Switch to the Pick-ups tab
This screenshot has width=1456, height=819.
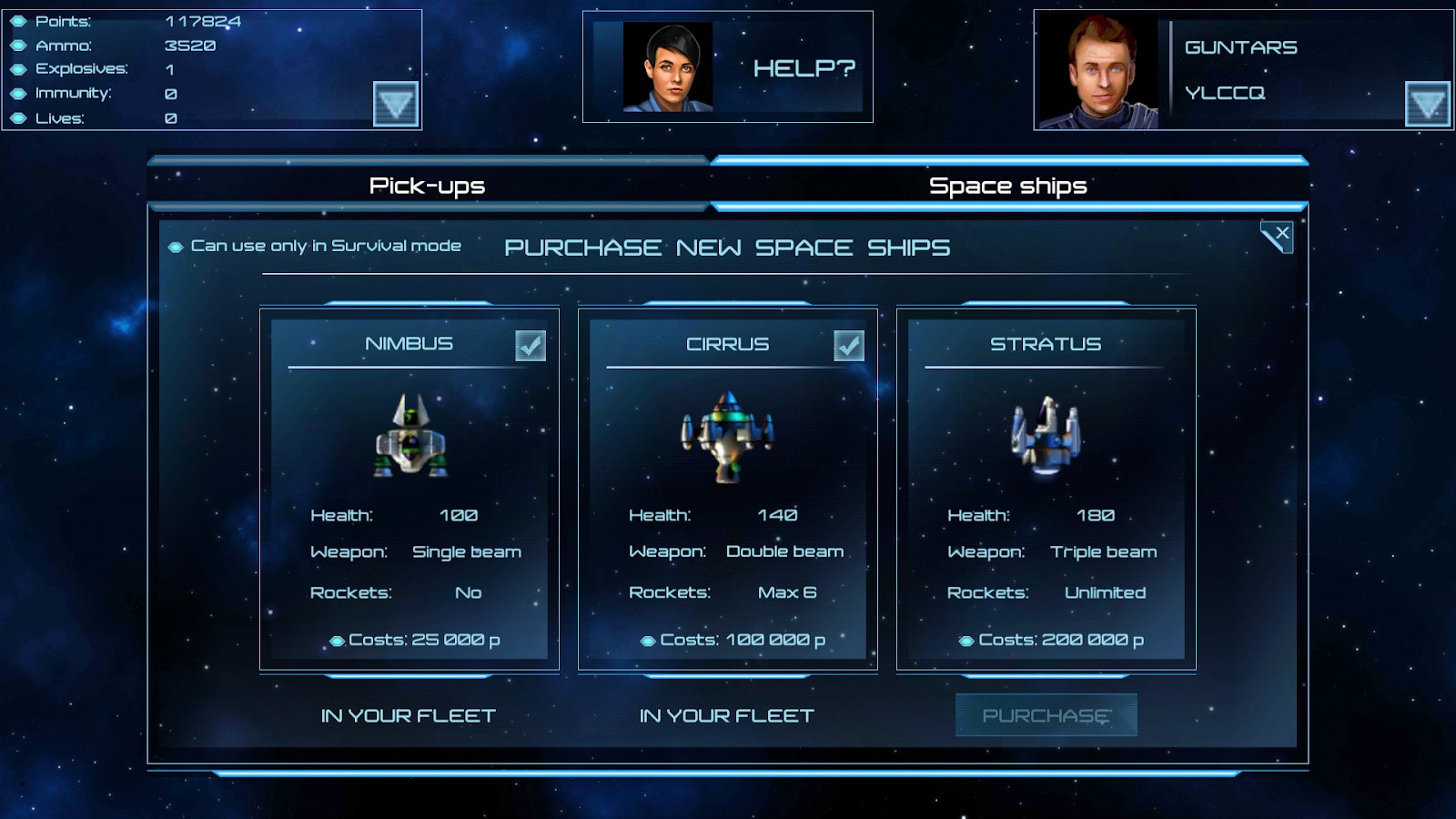click(427, 186)
